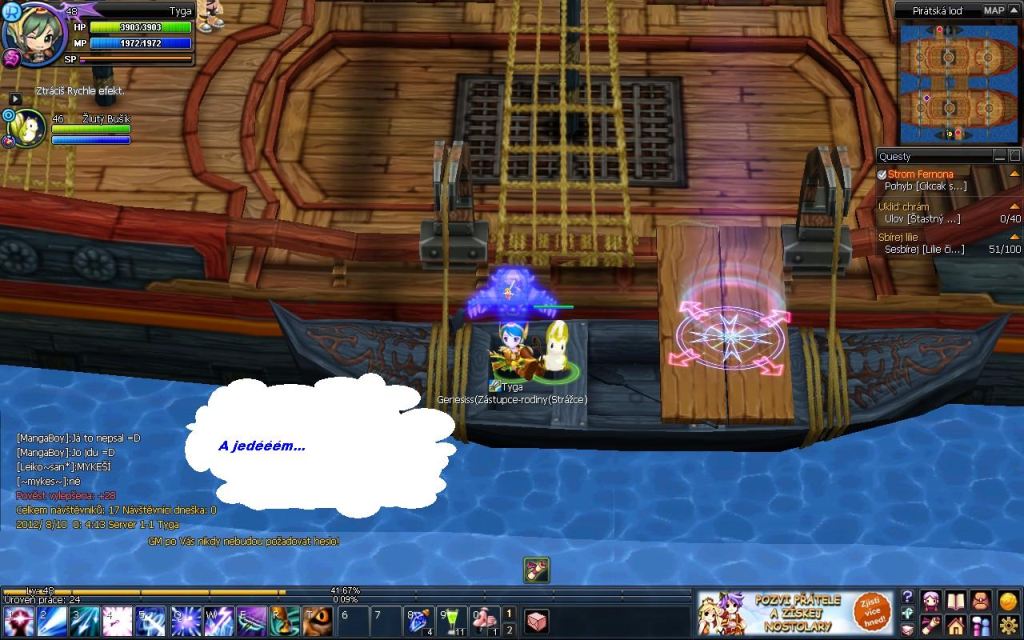Open the gold coin shop icon

pyautogui.click(x=1008, y=600)
